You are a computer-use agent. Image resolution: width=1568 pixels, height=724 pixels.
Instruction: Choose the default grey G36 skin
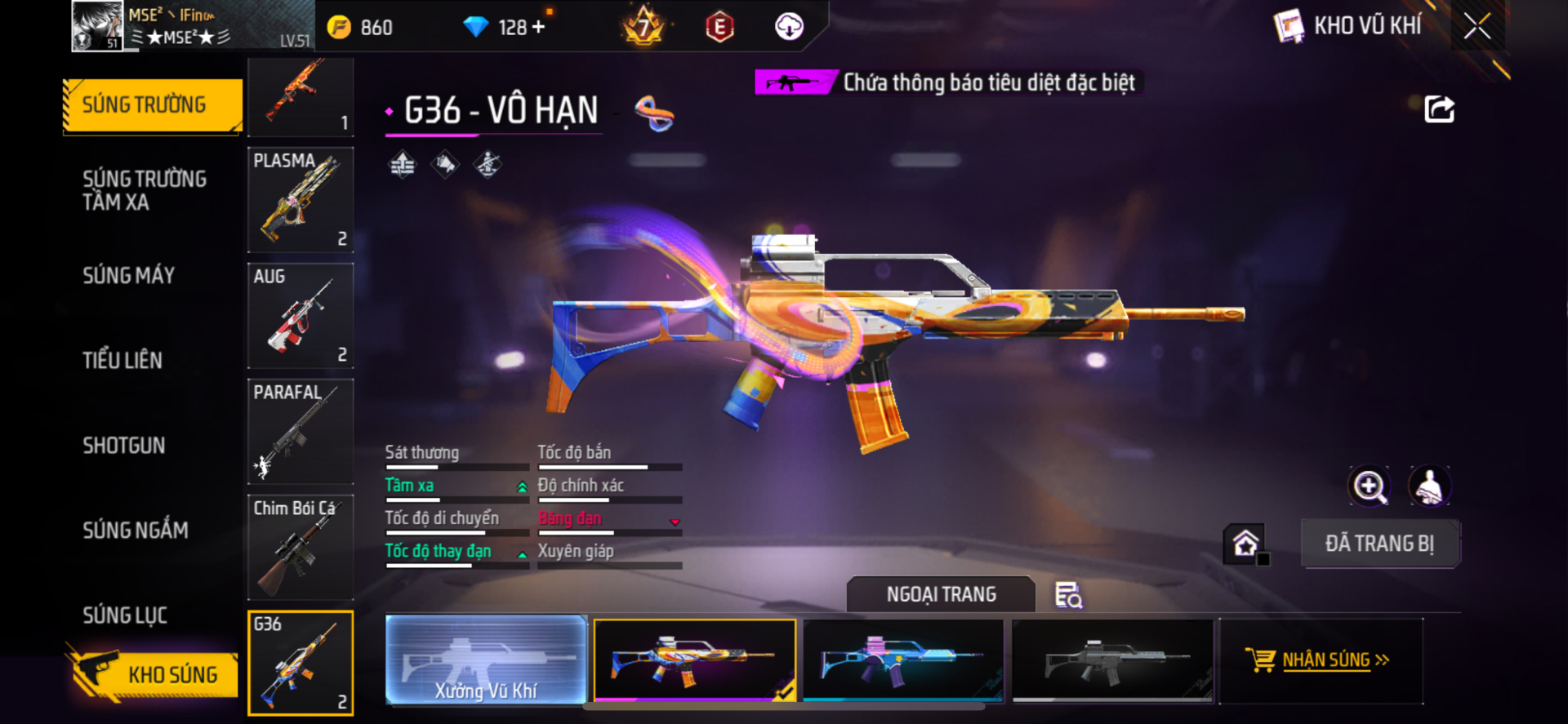[x=1112, y=660]
